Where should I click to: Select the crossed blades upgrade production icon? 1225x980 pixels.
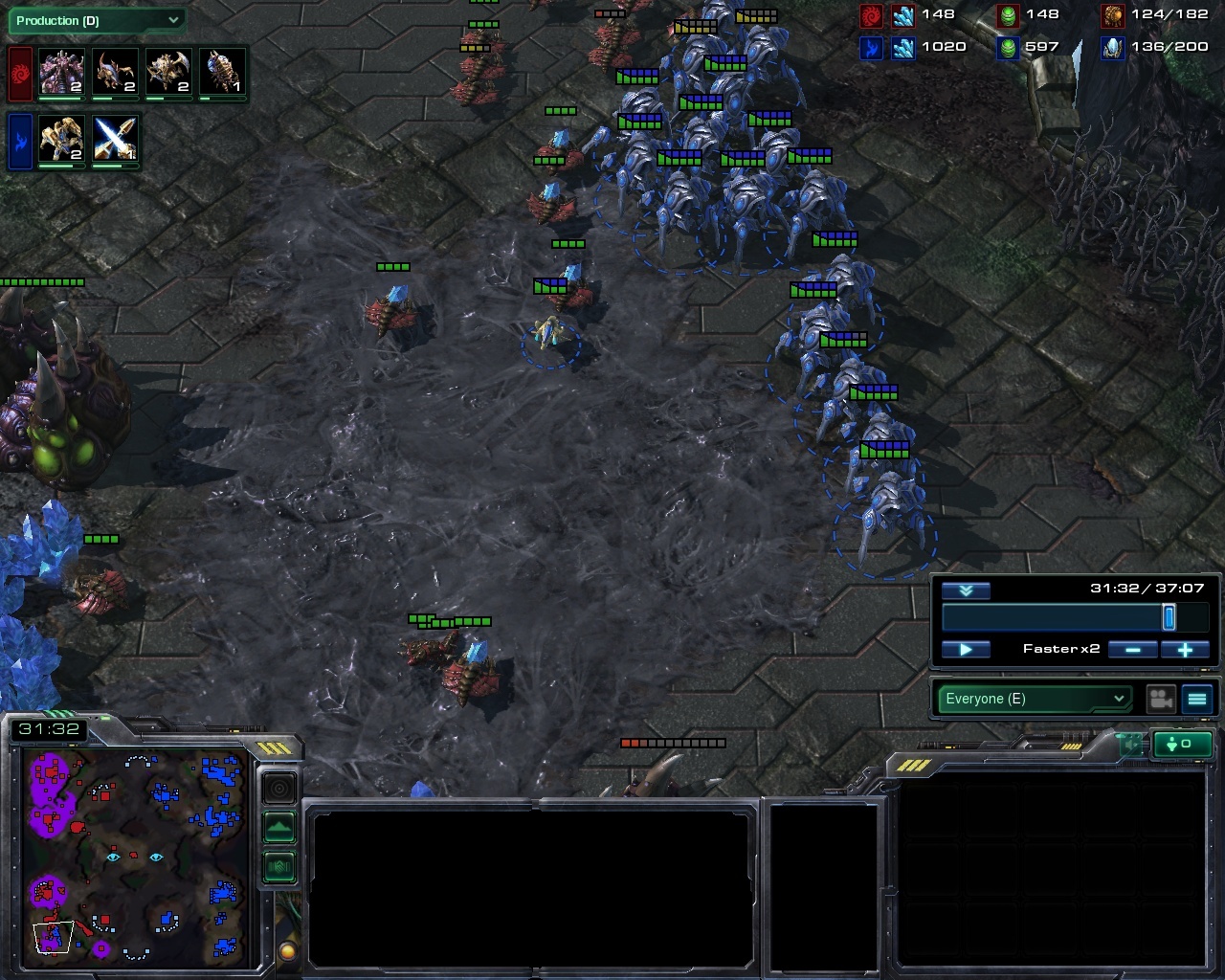coord(115,141)
